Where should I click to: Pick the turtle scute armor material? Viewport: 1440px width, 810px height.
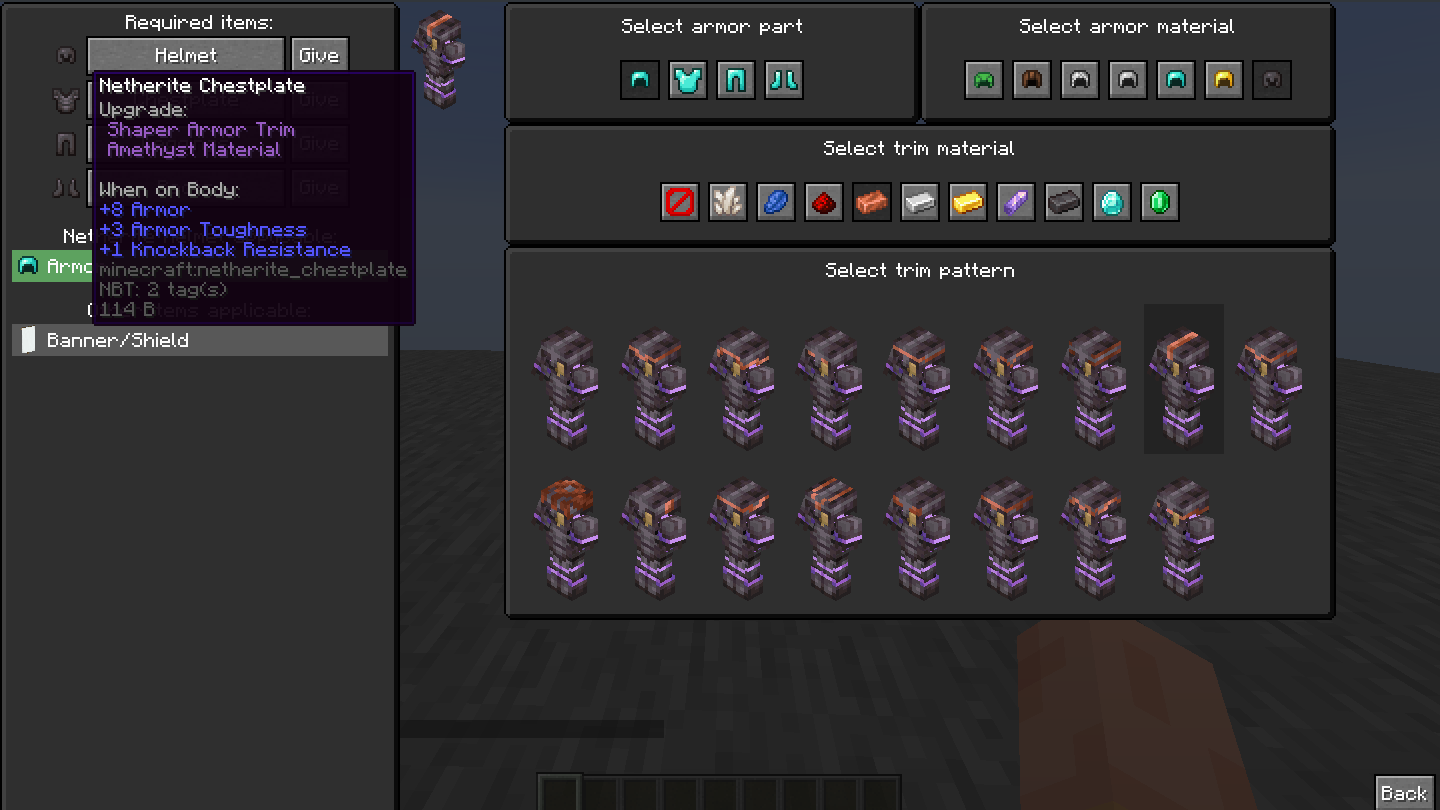[983, 80]
